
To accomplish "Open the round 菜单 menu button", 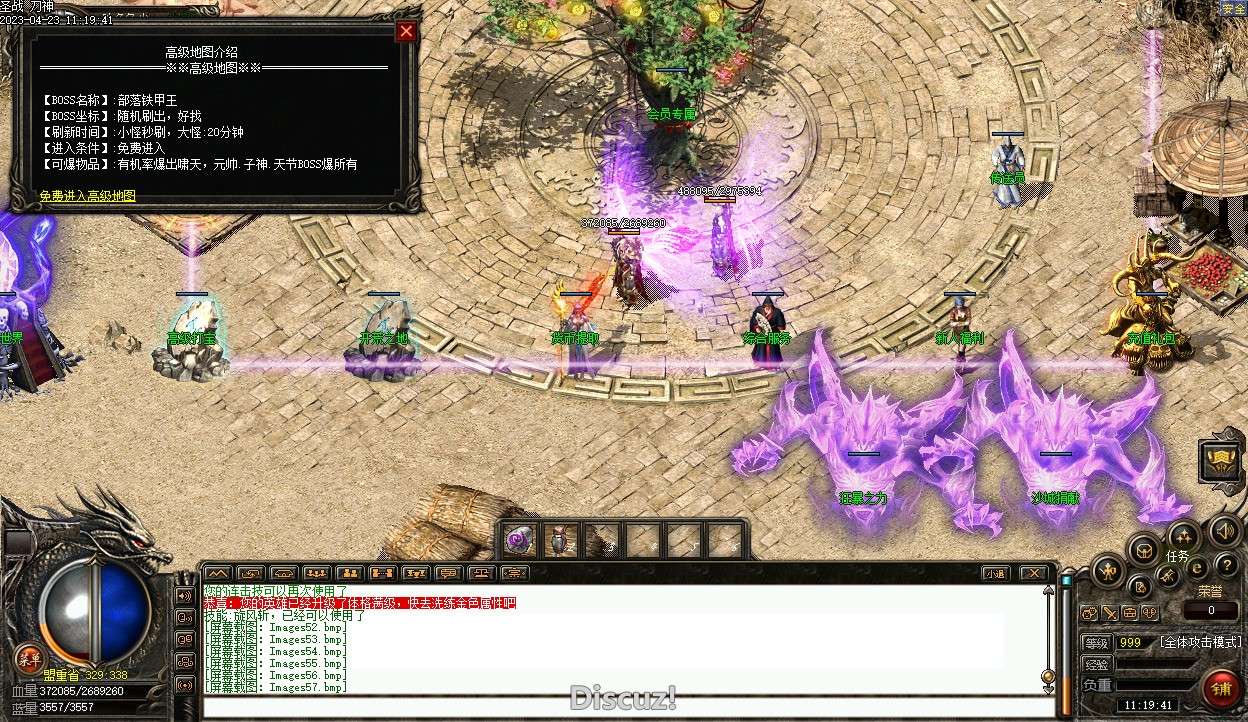I will coord(29,657).
